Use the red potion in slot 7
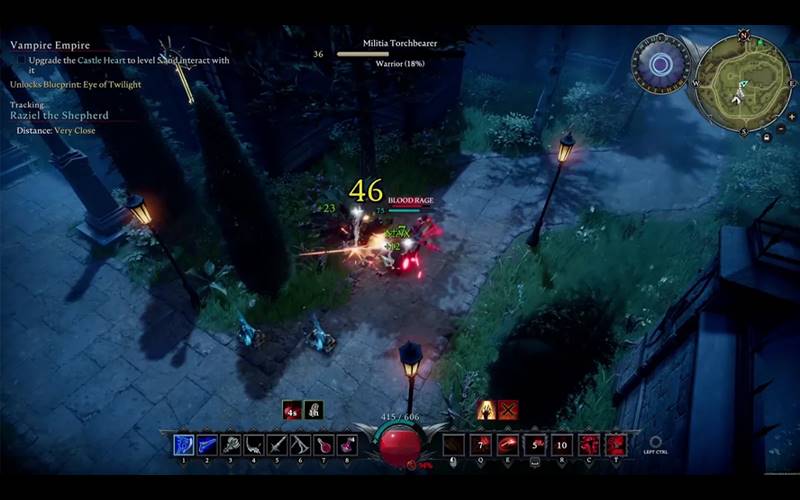The height and width of the screenshot is (500, 800). tap(324, 445)
